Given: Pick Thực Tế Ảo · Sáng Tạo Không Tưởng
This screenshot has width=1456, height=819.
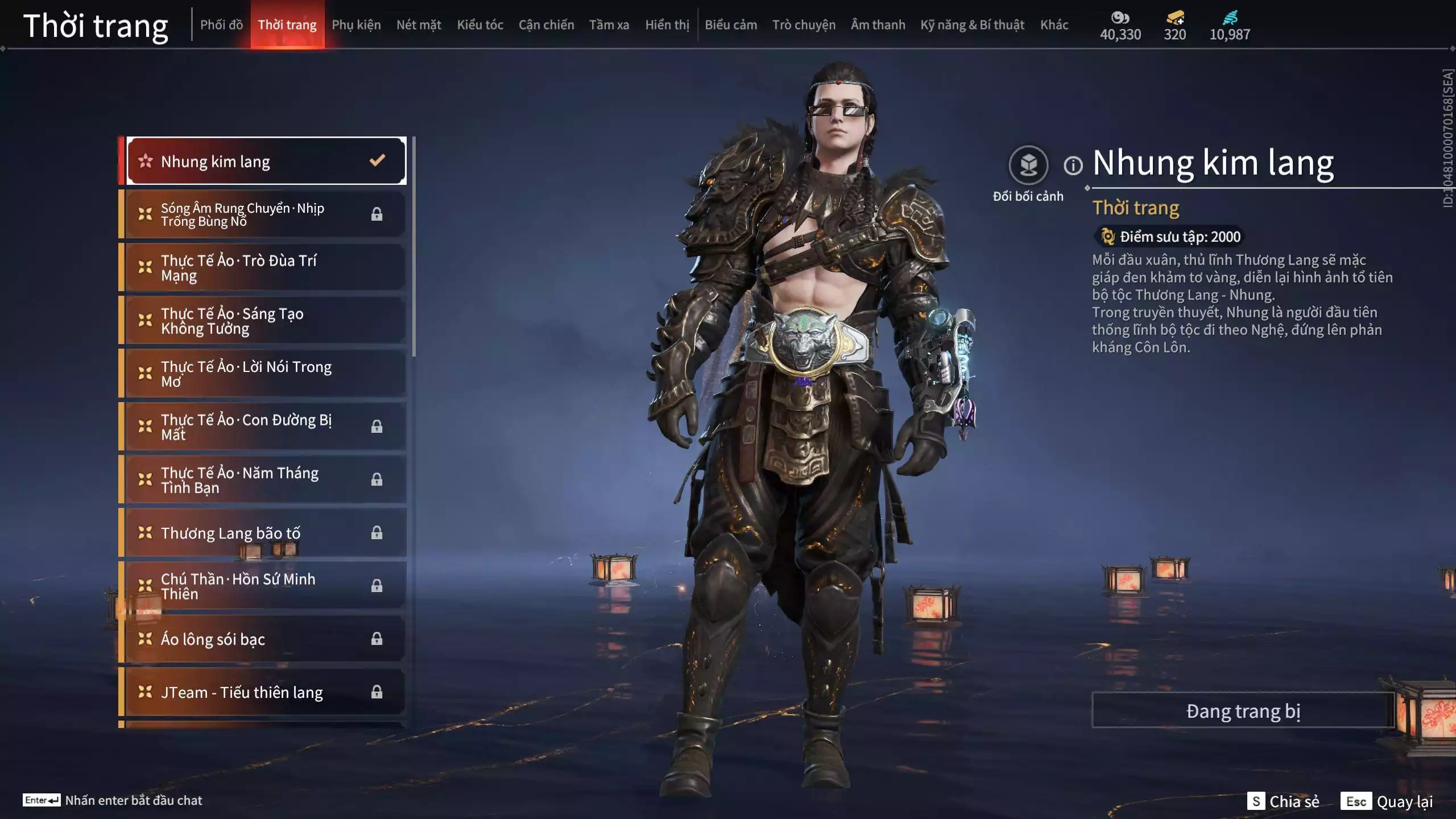Looking at the screenshot, I should [x=266, y=321].
